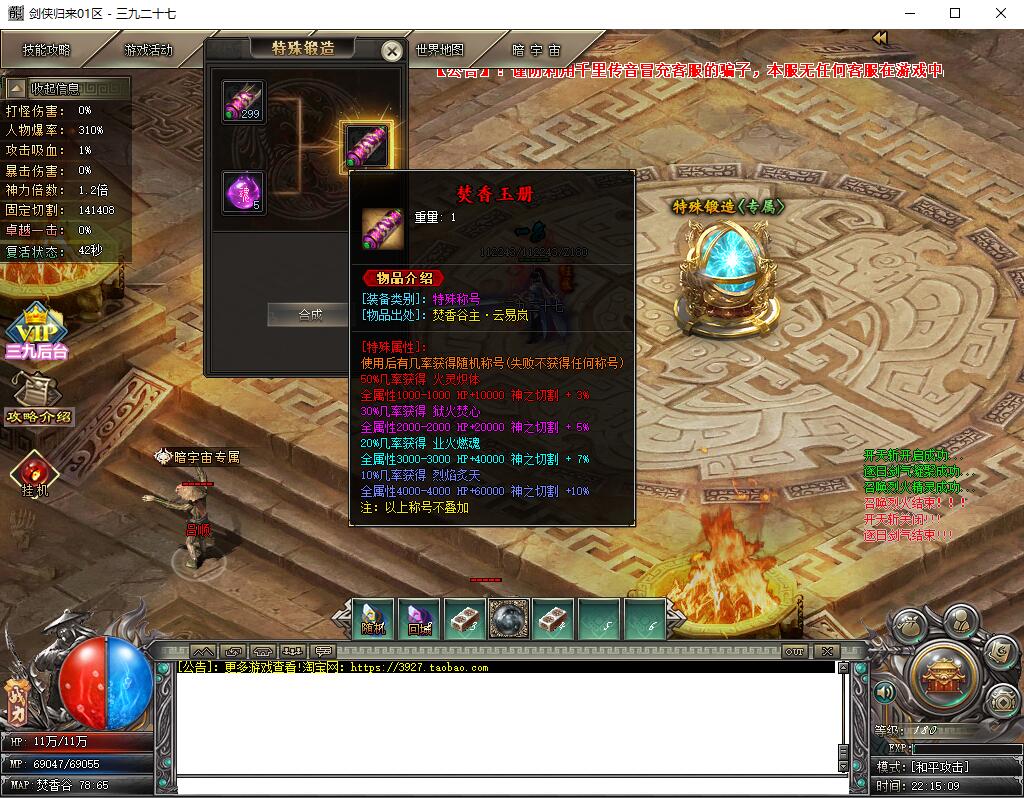Select the purple soul gem material slot

coord(243,192)
